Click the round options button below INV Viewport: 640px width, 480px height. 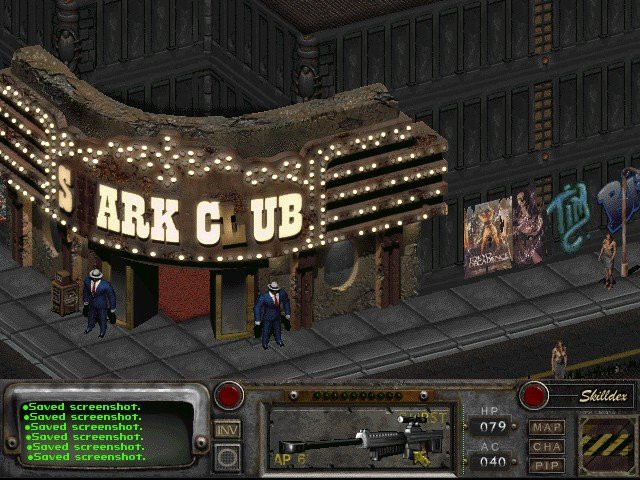(x=227, y=456)
